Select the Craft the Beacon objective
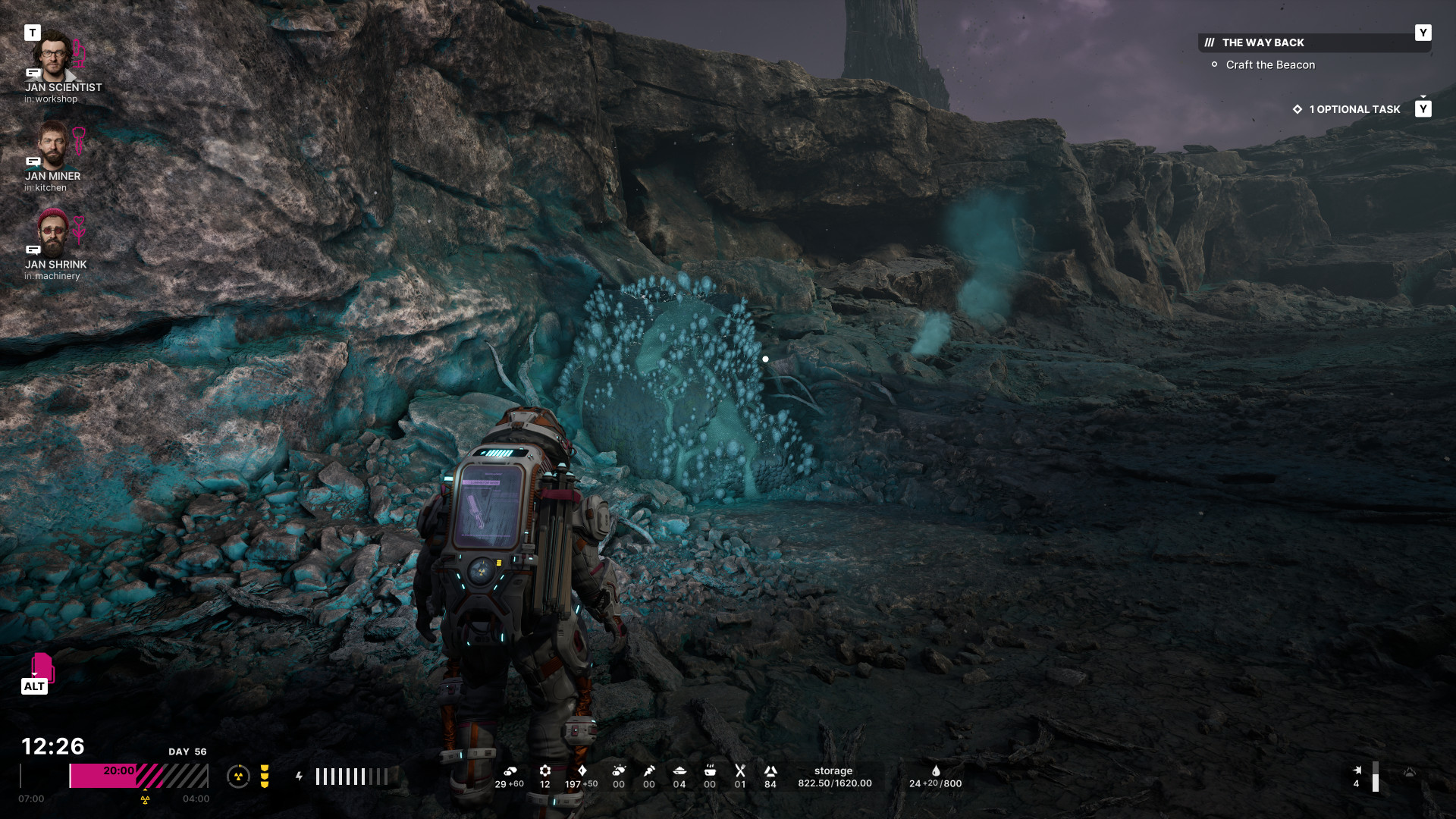 1270,65
